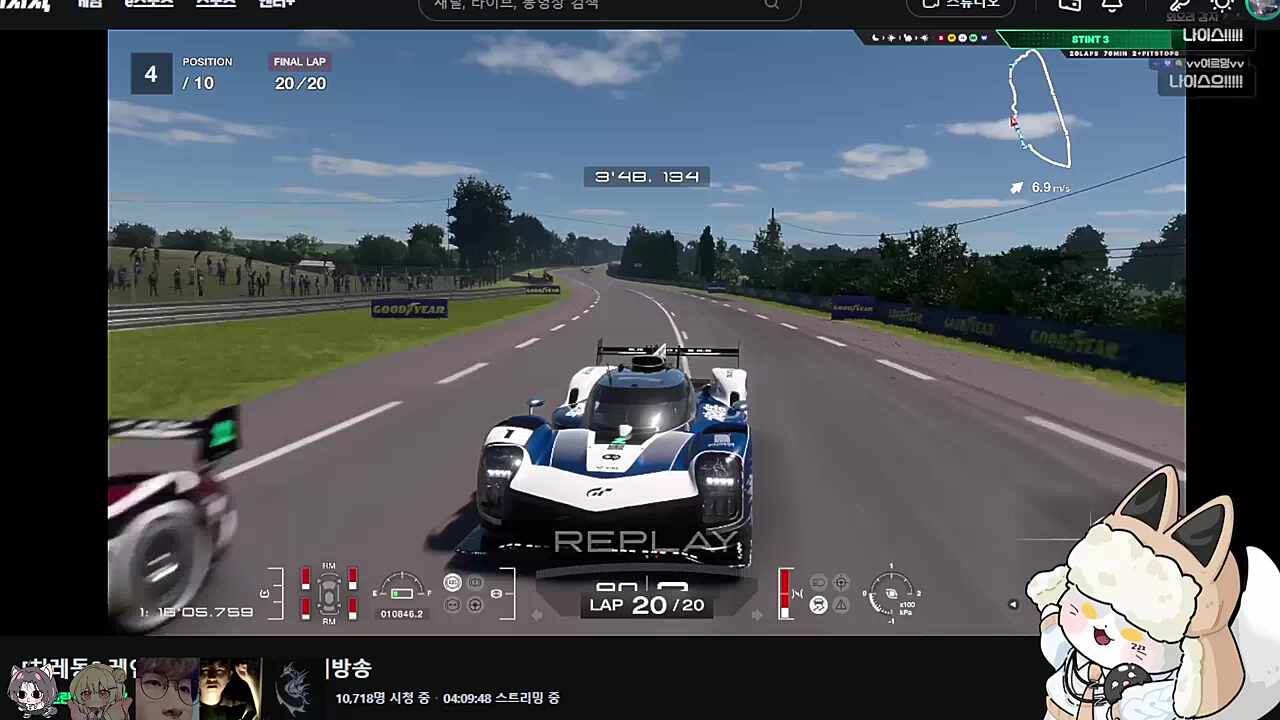
Task: Click the headlight indicator icon in the race HUD
Action: click(819, 582)
